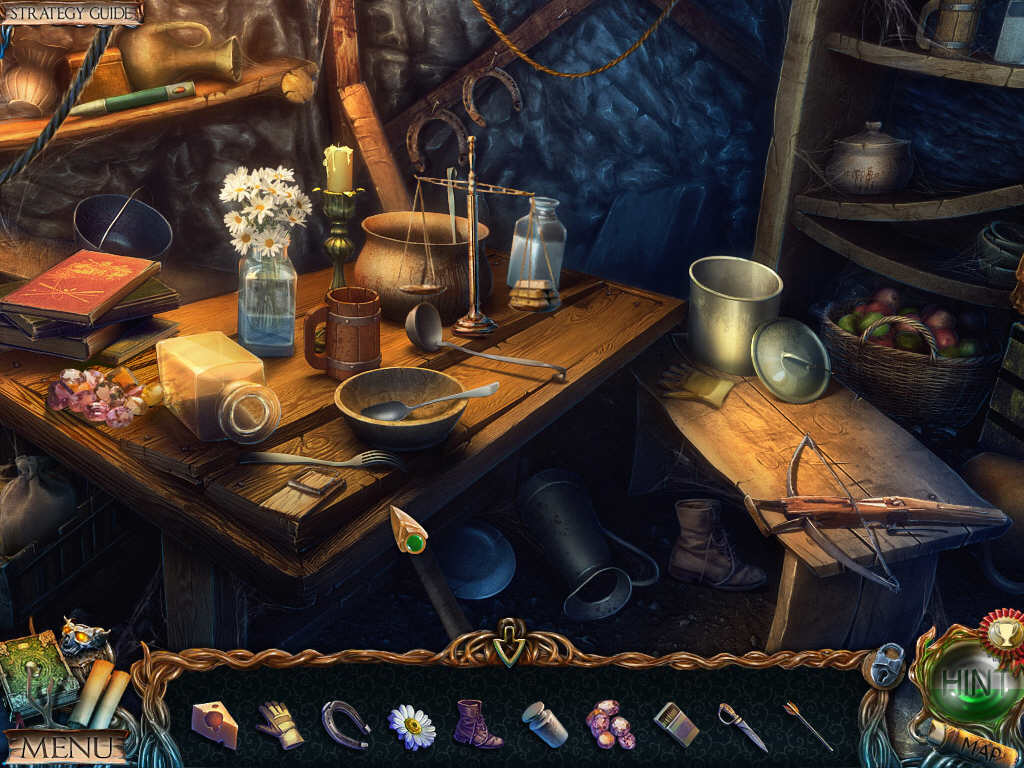Select the purple boot in the item list
This screenshot has height=768, width=1024.
[476, 724]
